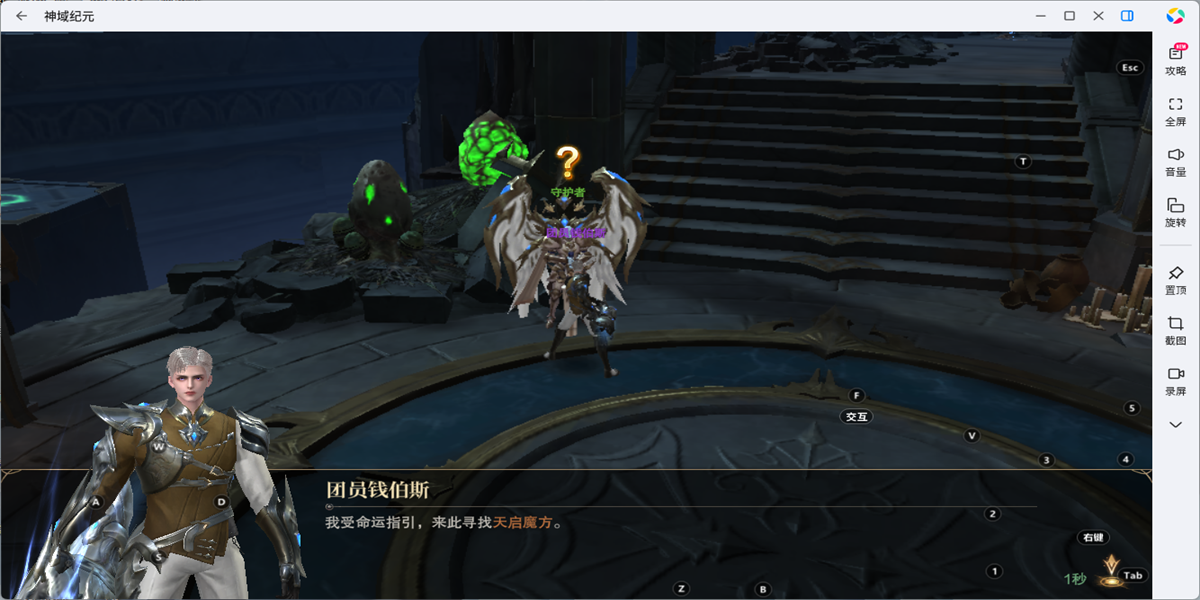Take a screenshot with the 截图 button
Screen dimensions: 1200x600
pos(1176,330)
